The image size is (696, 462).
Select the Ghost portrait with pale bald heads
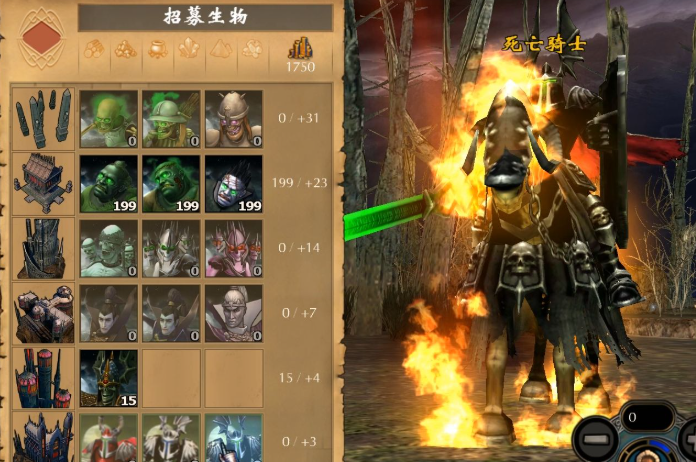click(x=108, y=248)
